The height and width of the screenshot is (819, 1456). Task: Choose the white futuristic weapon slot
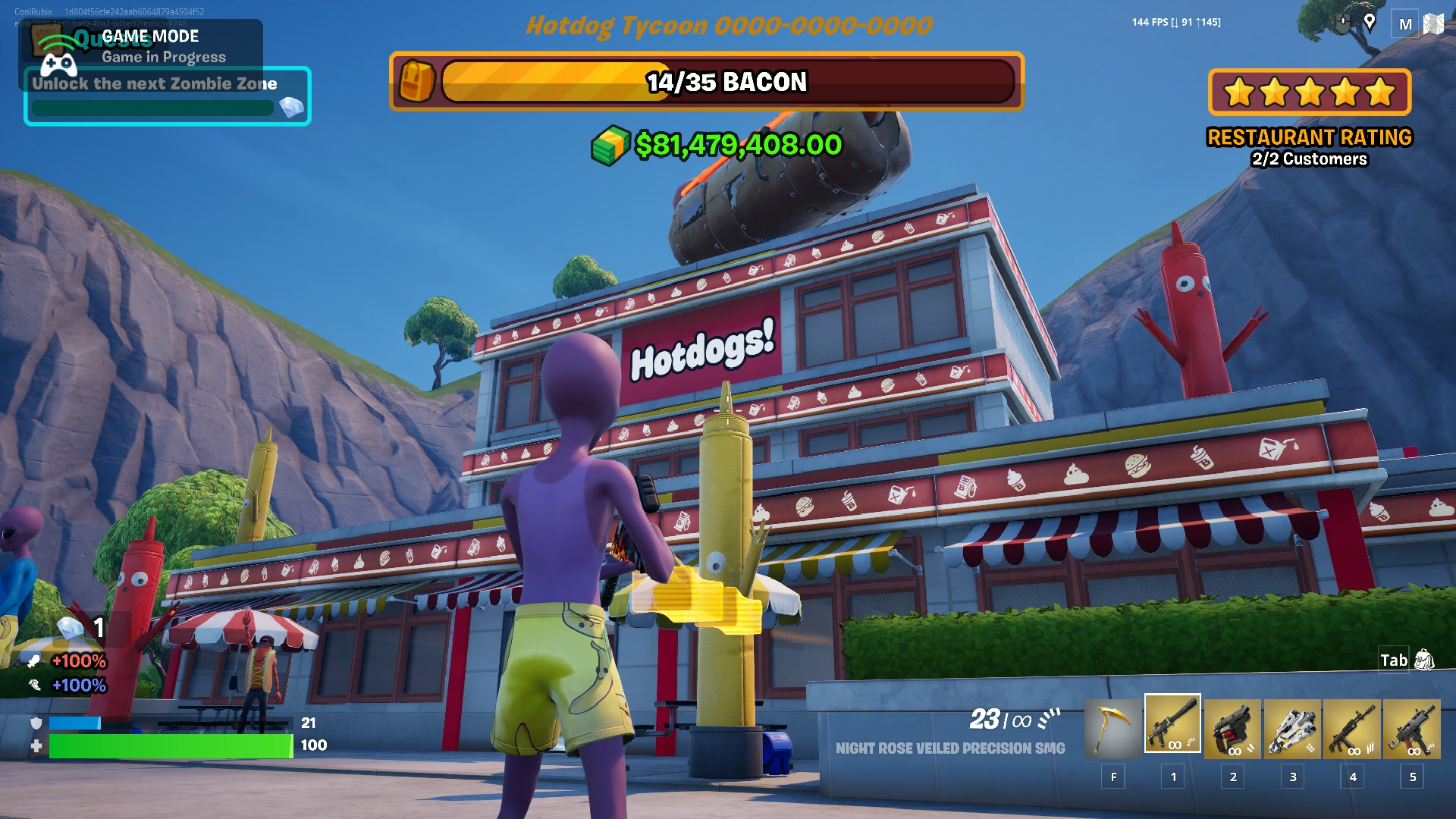point(1292,728)
